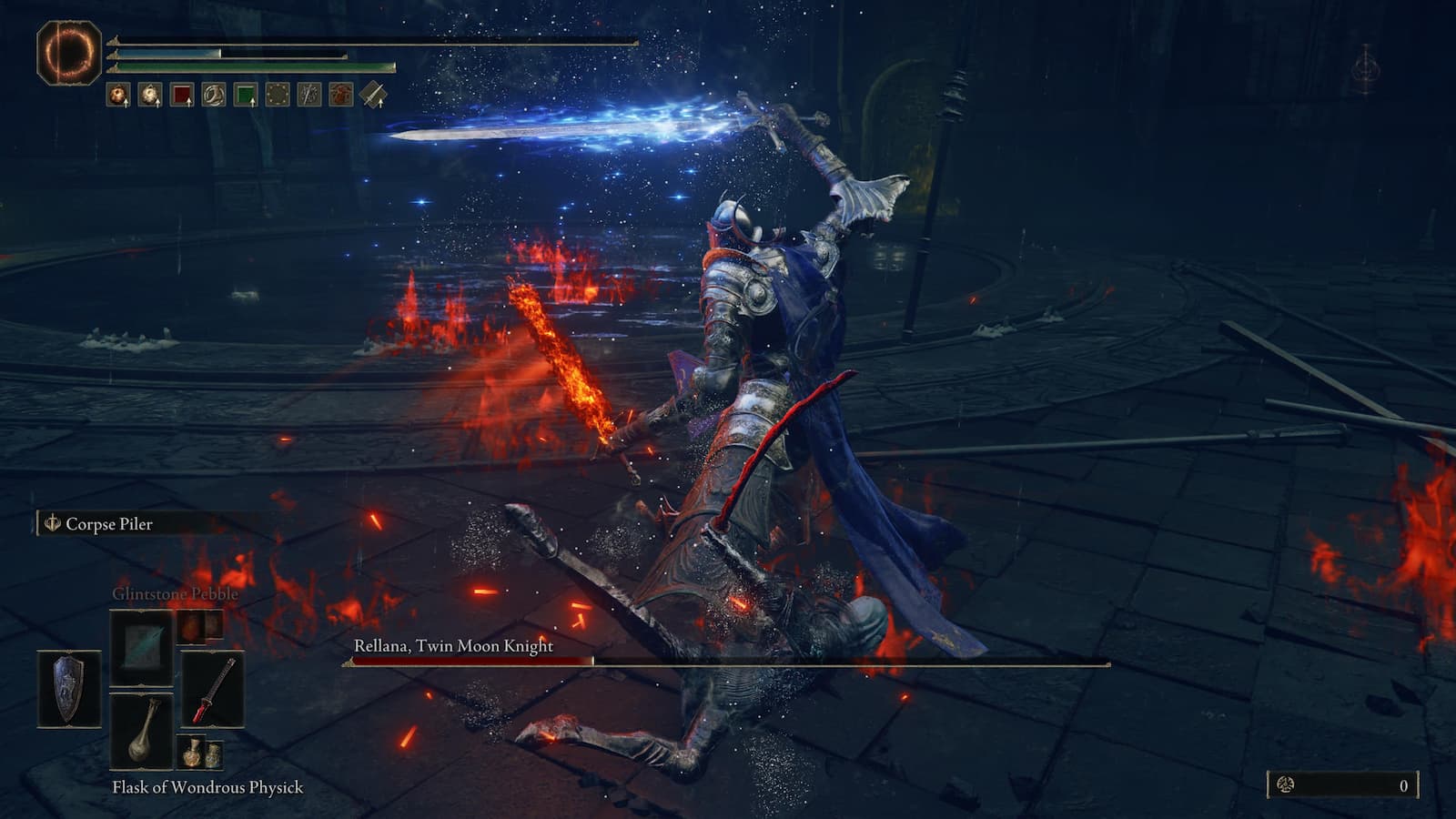Screen dimensions: 1456x819
Task: Click the red armor status effect icon
Action: [342, 94]
